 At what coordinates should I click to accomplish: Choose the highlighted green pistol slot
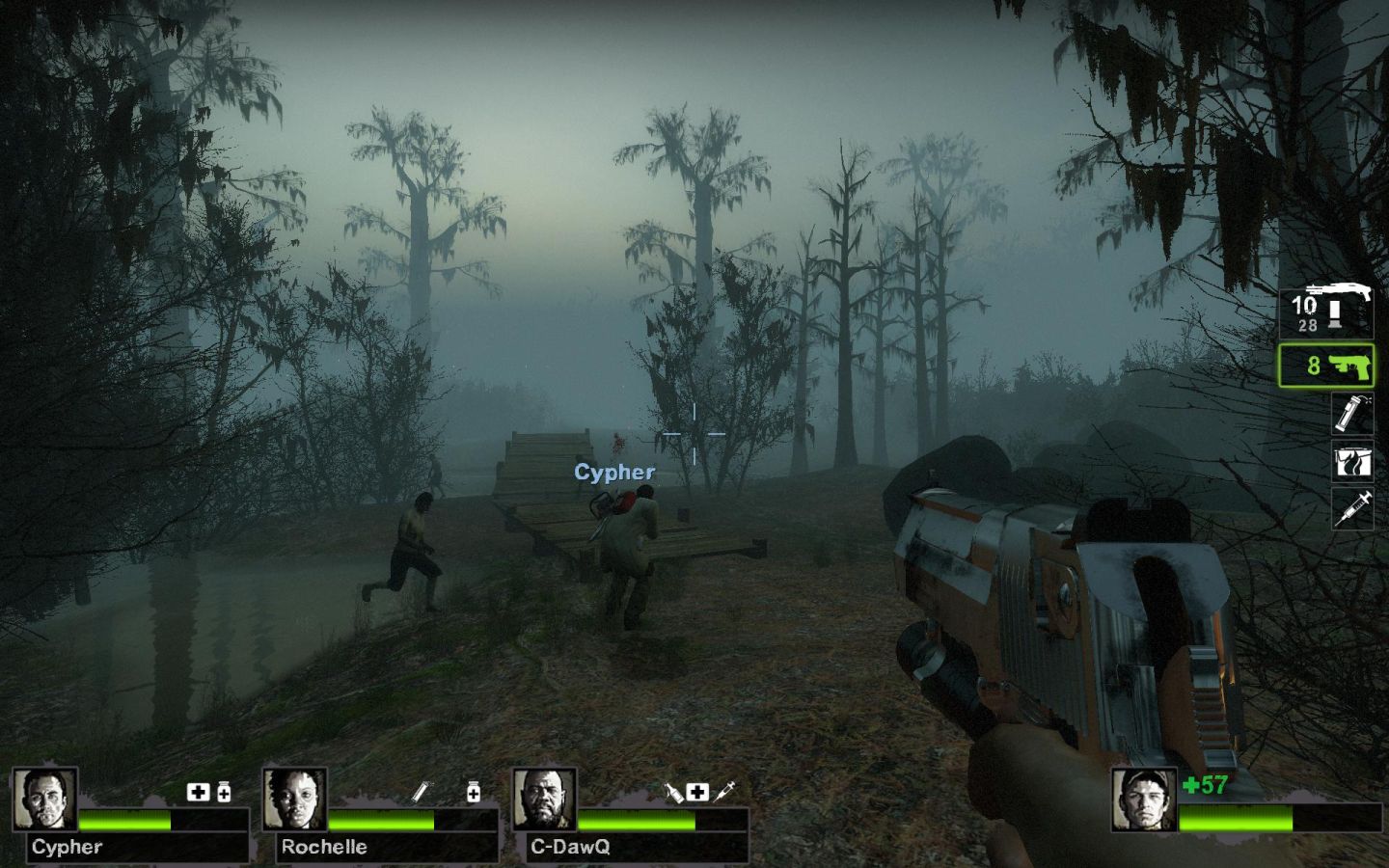(1326, 366)
